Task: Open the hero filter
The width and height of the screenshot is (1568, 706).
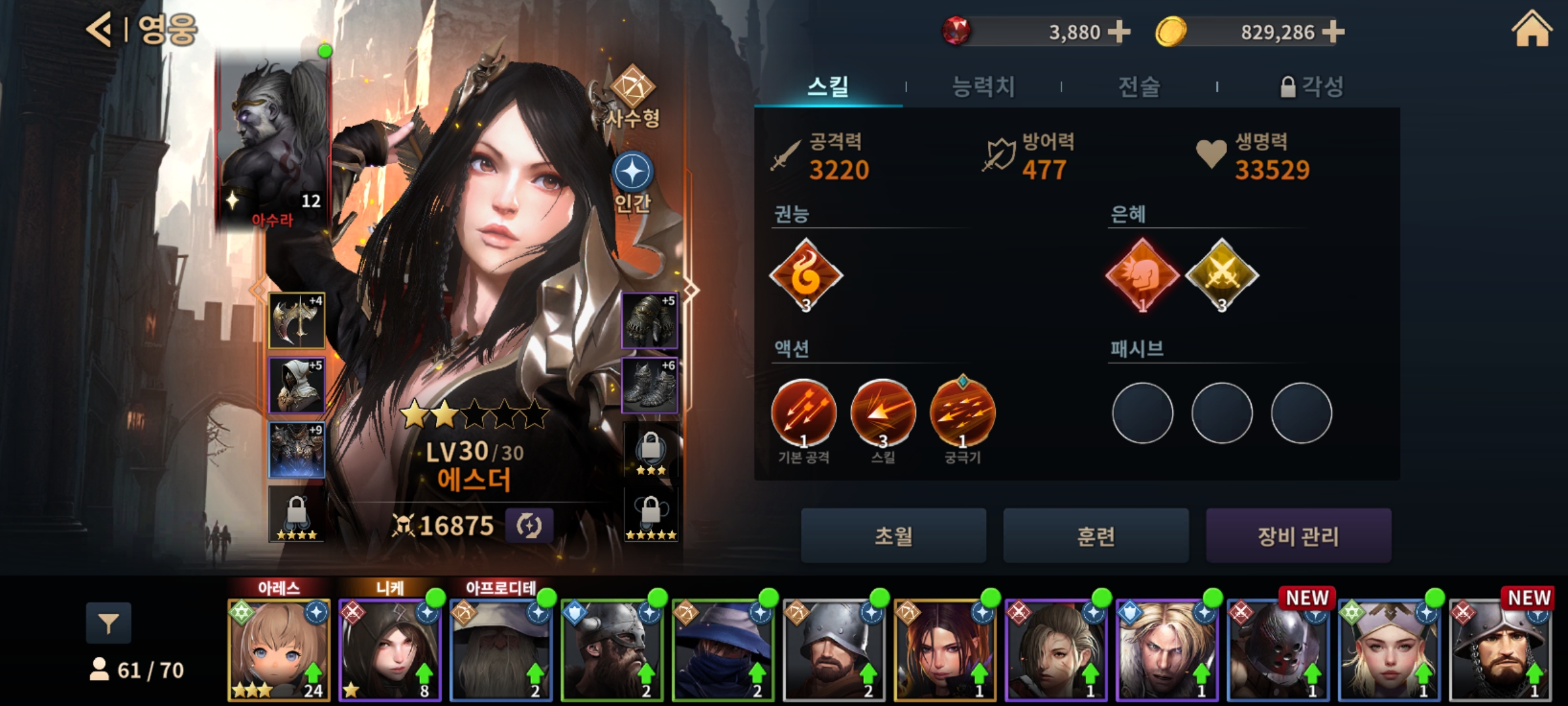Action: (x=108, y=623)
